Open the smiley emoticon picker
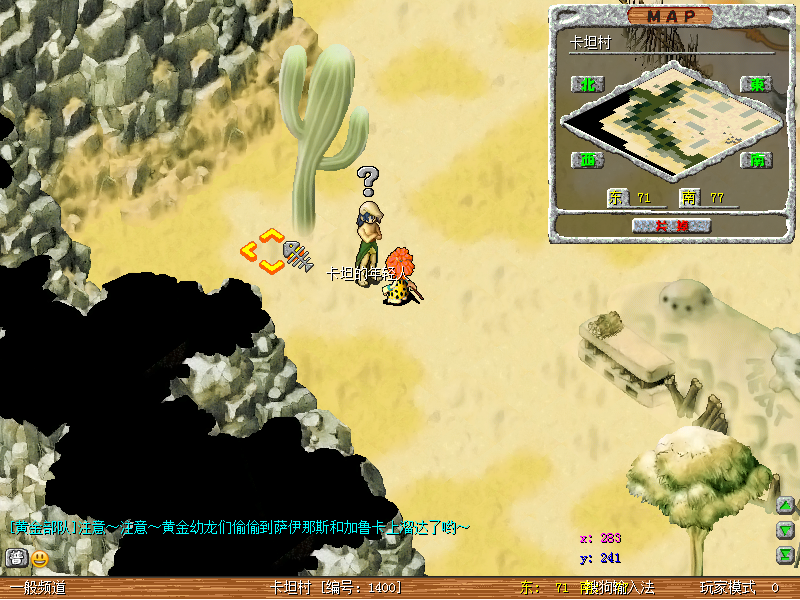The width and height of the screenshot is (800, 600). coord(40,558)
